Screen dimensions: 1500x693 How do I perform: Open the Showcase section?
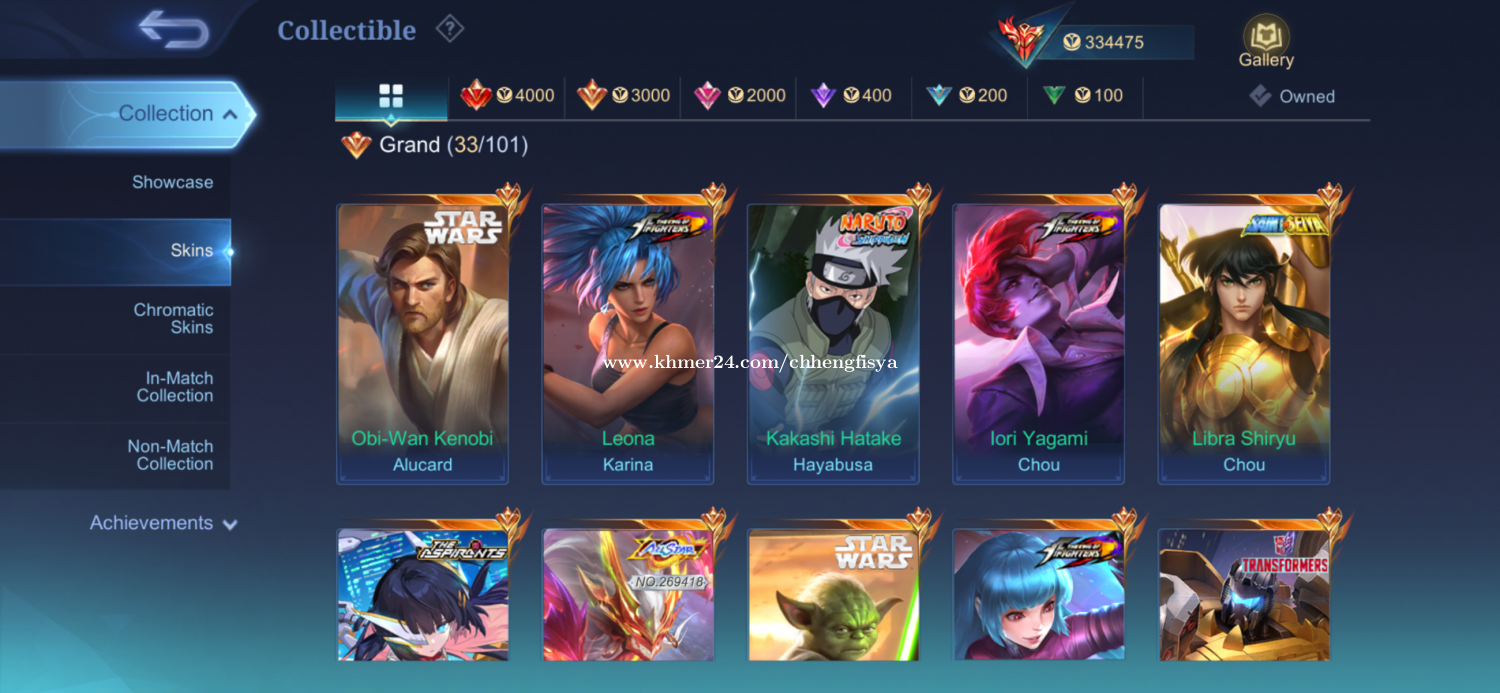tap(172, 182)
